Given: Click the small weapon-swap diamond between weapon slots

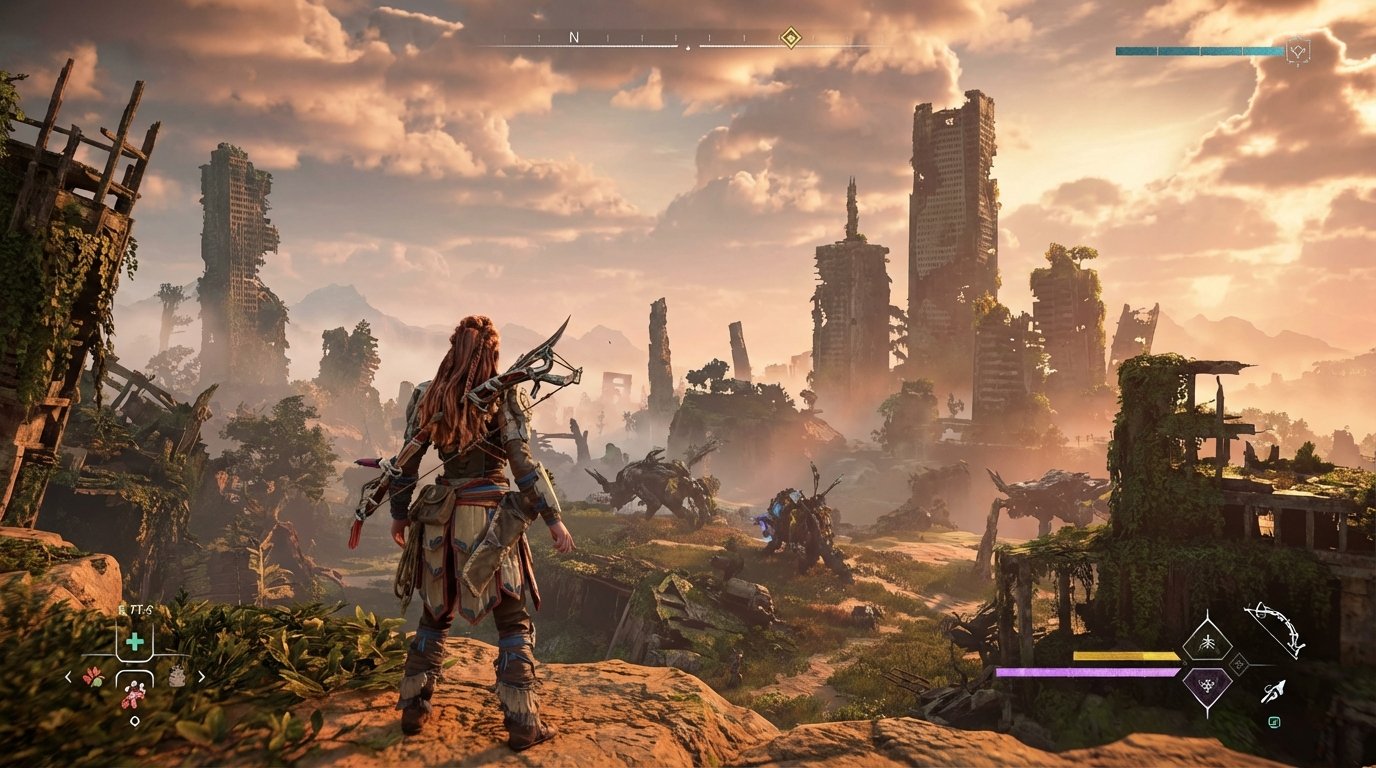Looking at the screenshot, I should (1239, 663).
